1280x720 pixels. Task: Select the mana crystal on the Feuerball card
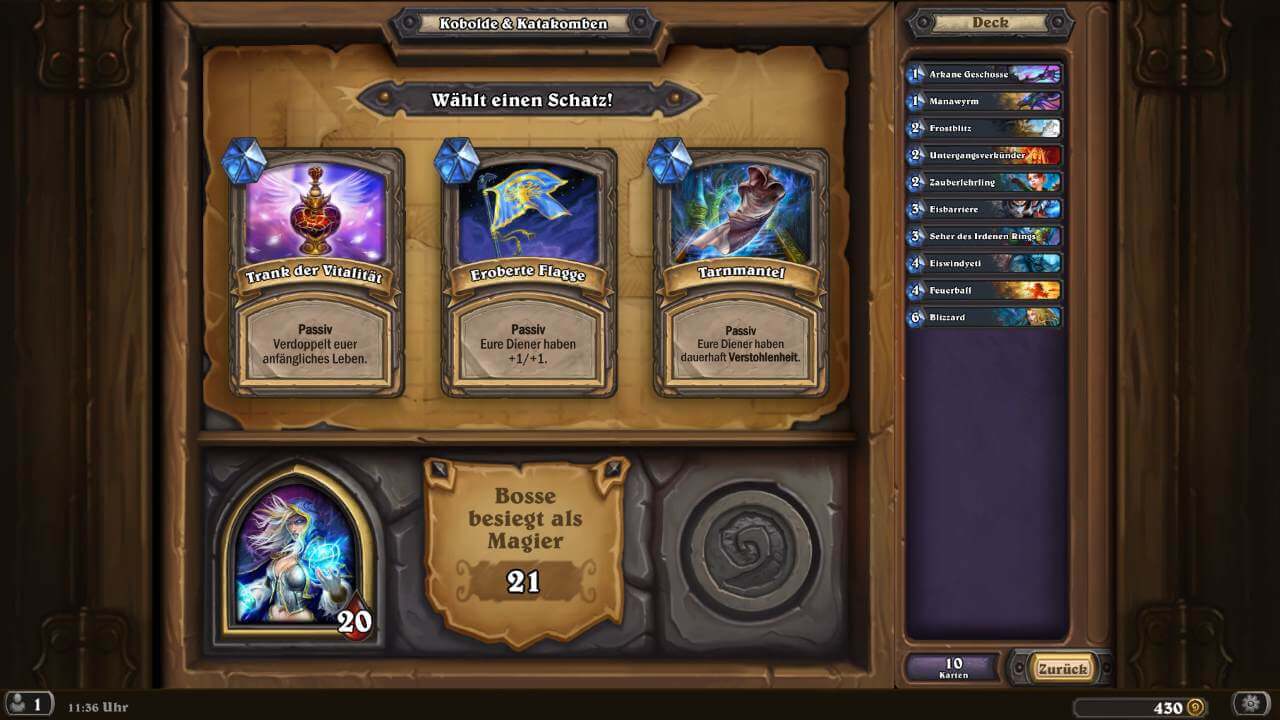916,290
